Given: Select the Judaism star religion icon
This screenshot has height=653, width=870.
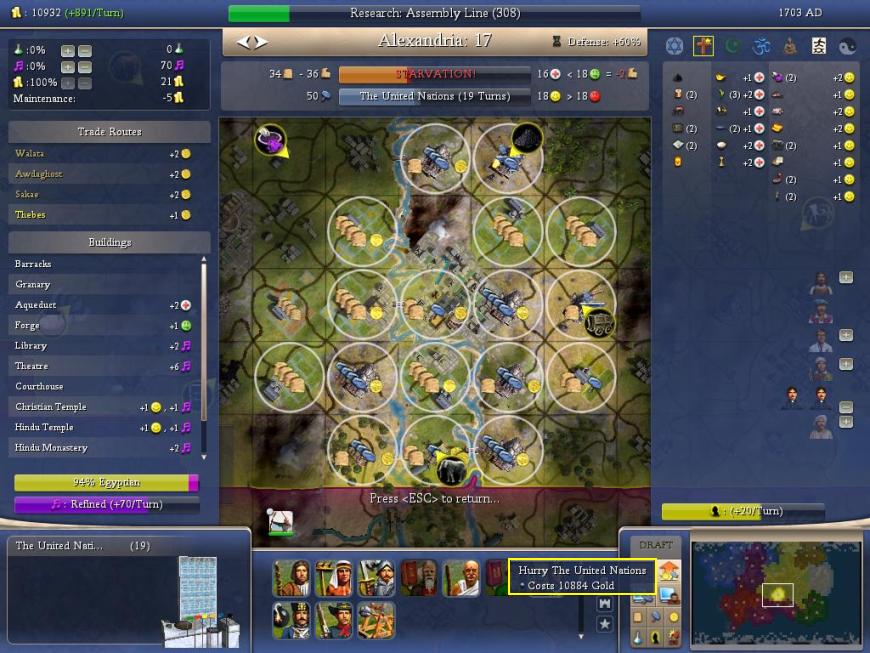Looking at the screenshot, I should 674,46.
